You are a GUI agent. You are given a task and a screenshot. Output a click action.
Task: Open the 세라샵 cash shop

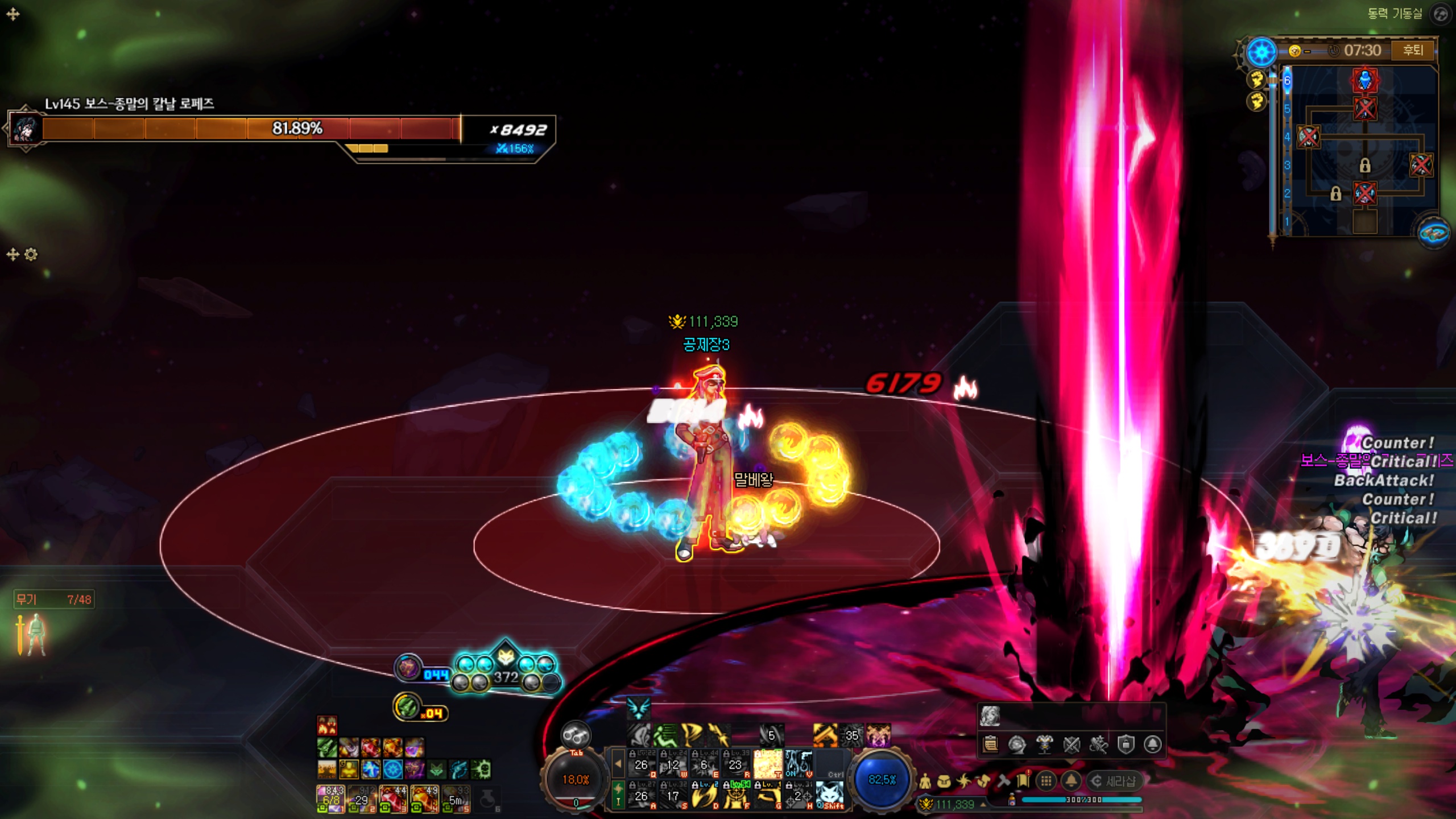pyautogui.click(x=1114, y=781)
